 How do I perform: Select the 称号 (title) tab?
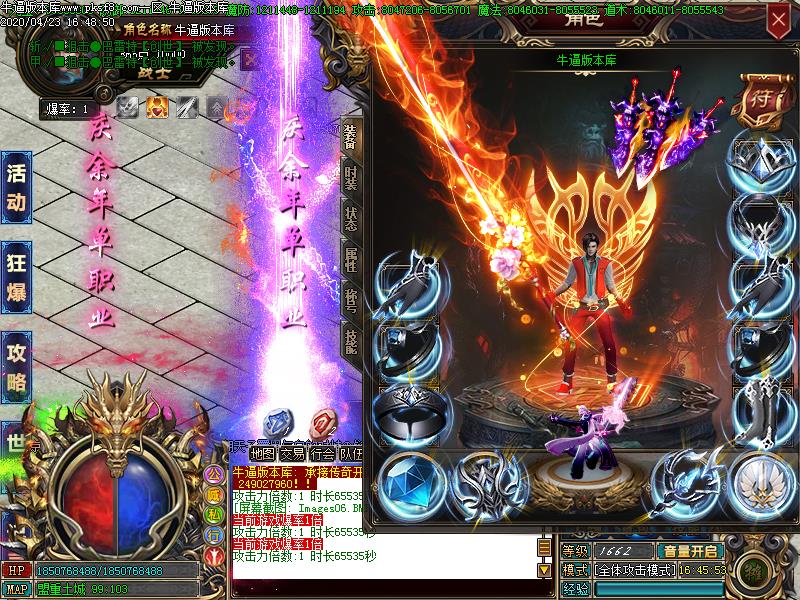point(350,301)
